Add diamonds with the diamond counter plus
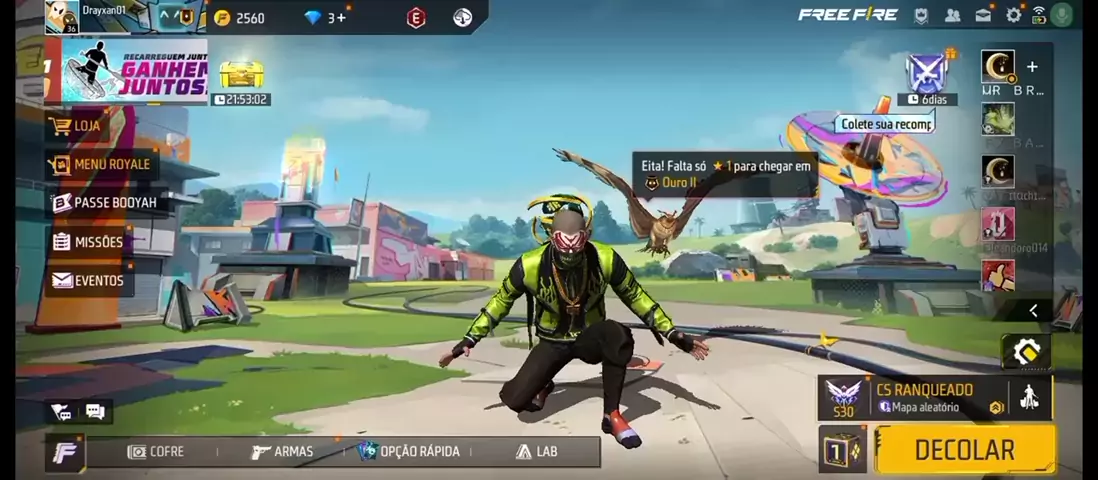 tap(342, 17)
